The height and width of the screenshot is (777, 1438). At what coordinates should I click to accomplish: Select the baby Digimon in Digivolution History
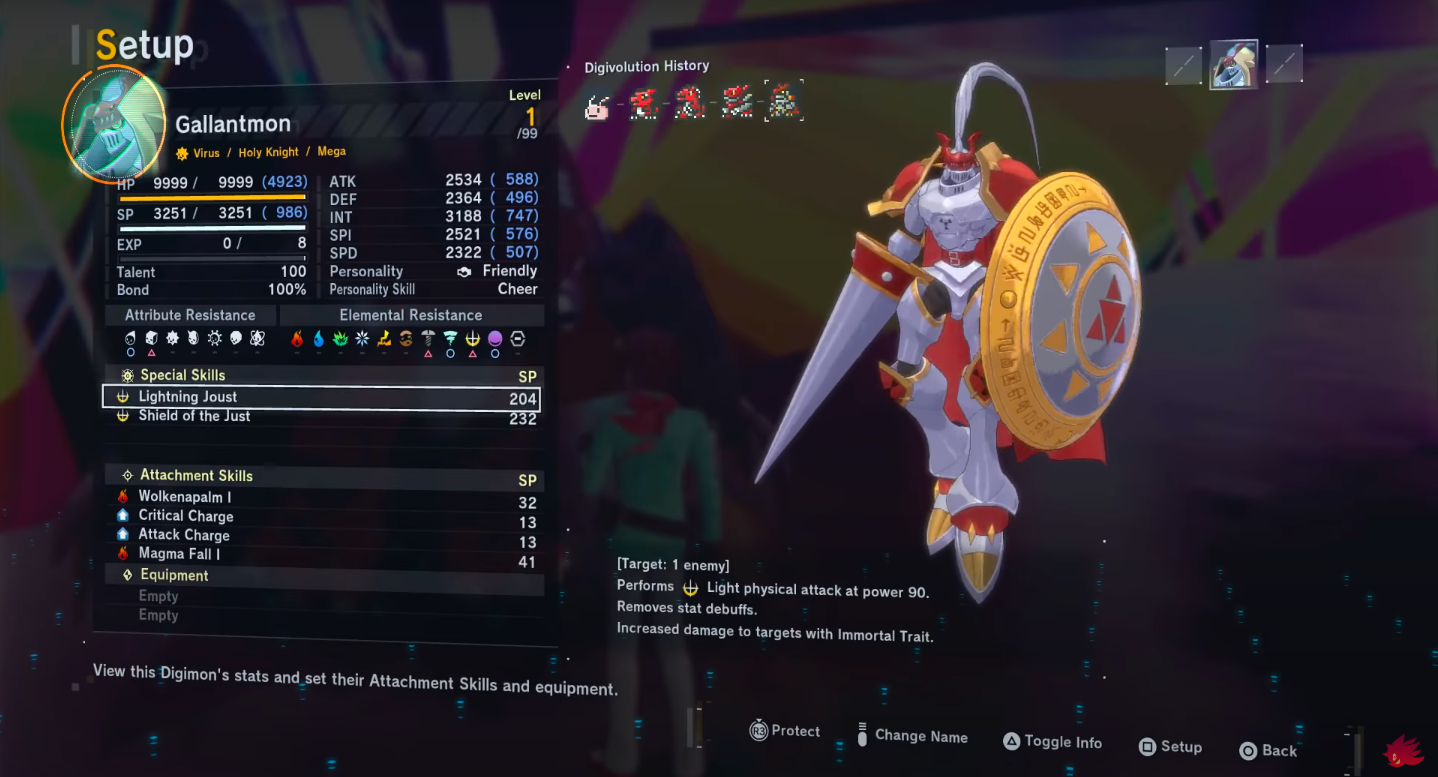point(598,107)
